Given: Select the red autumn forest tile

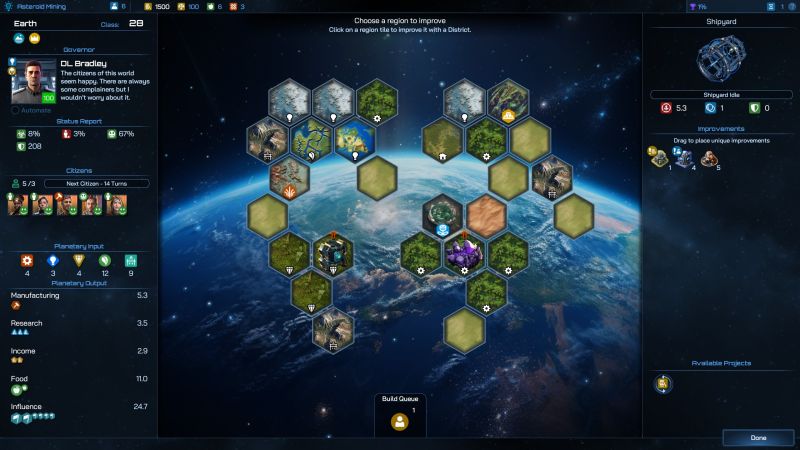Looking at the screenshot, I should point(290,176).
